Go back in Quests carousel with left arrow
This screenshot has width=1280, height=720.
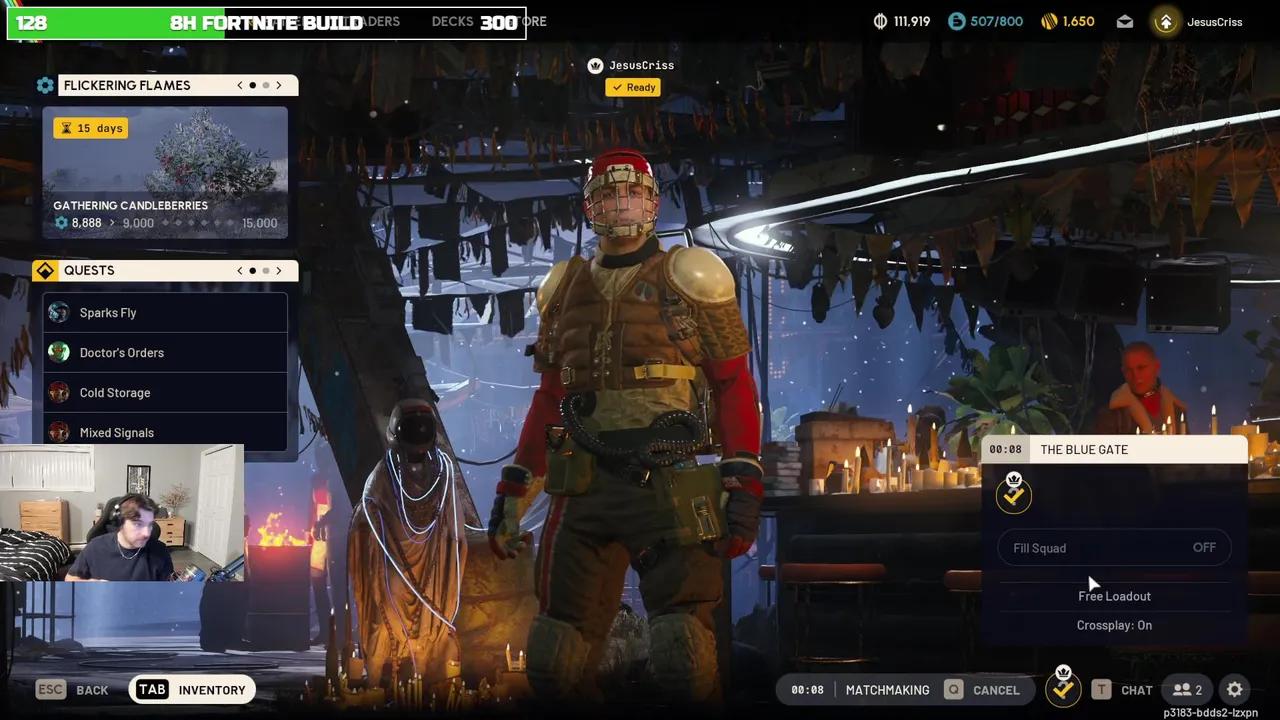coord(239,270)
